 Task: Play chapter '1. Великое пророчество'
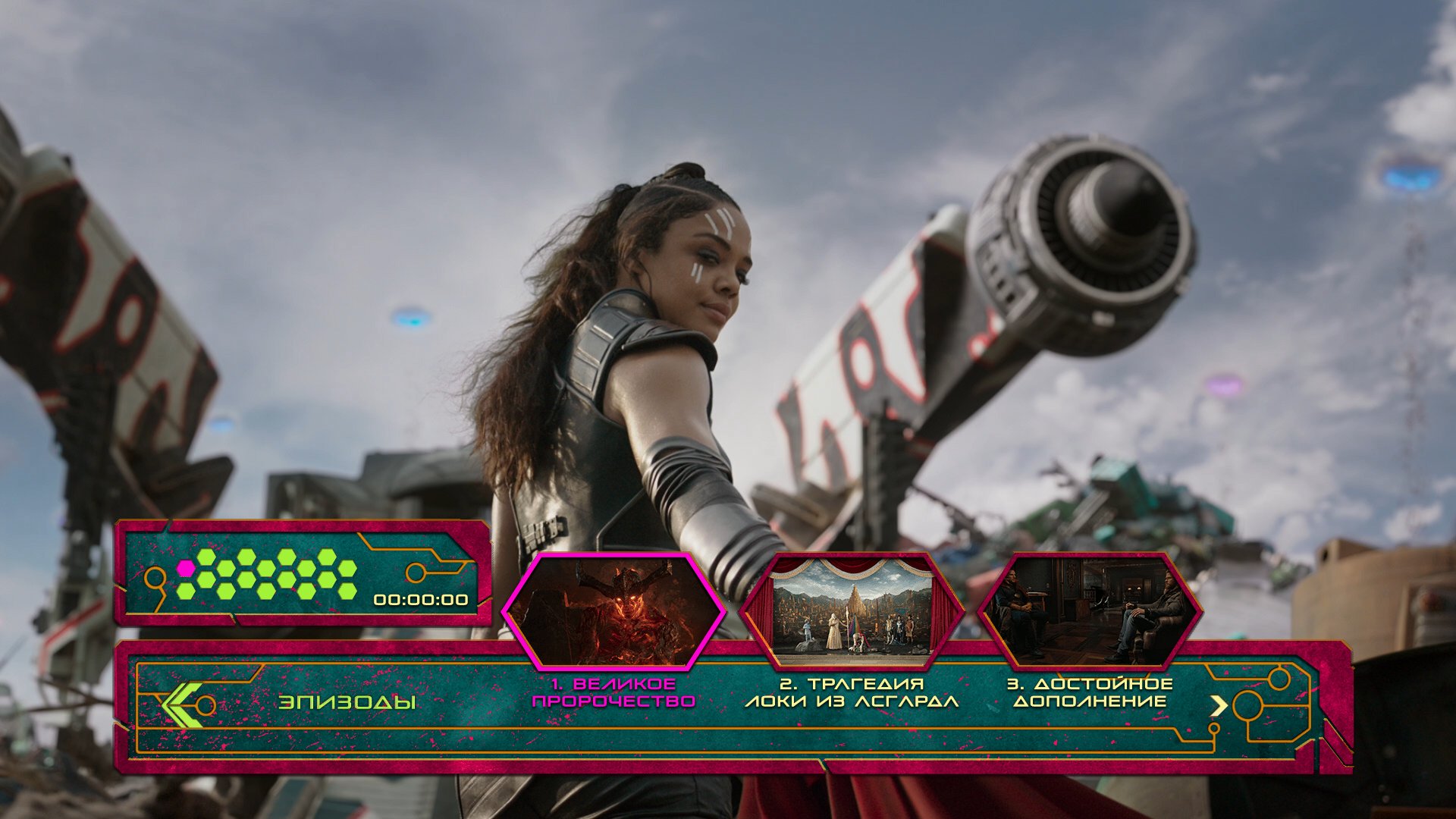(613, 693)
